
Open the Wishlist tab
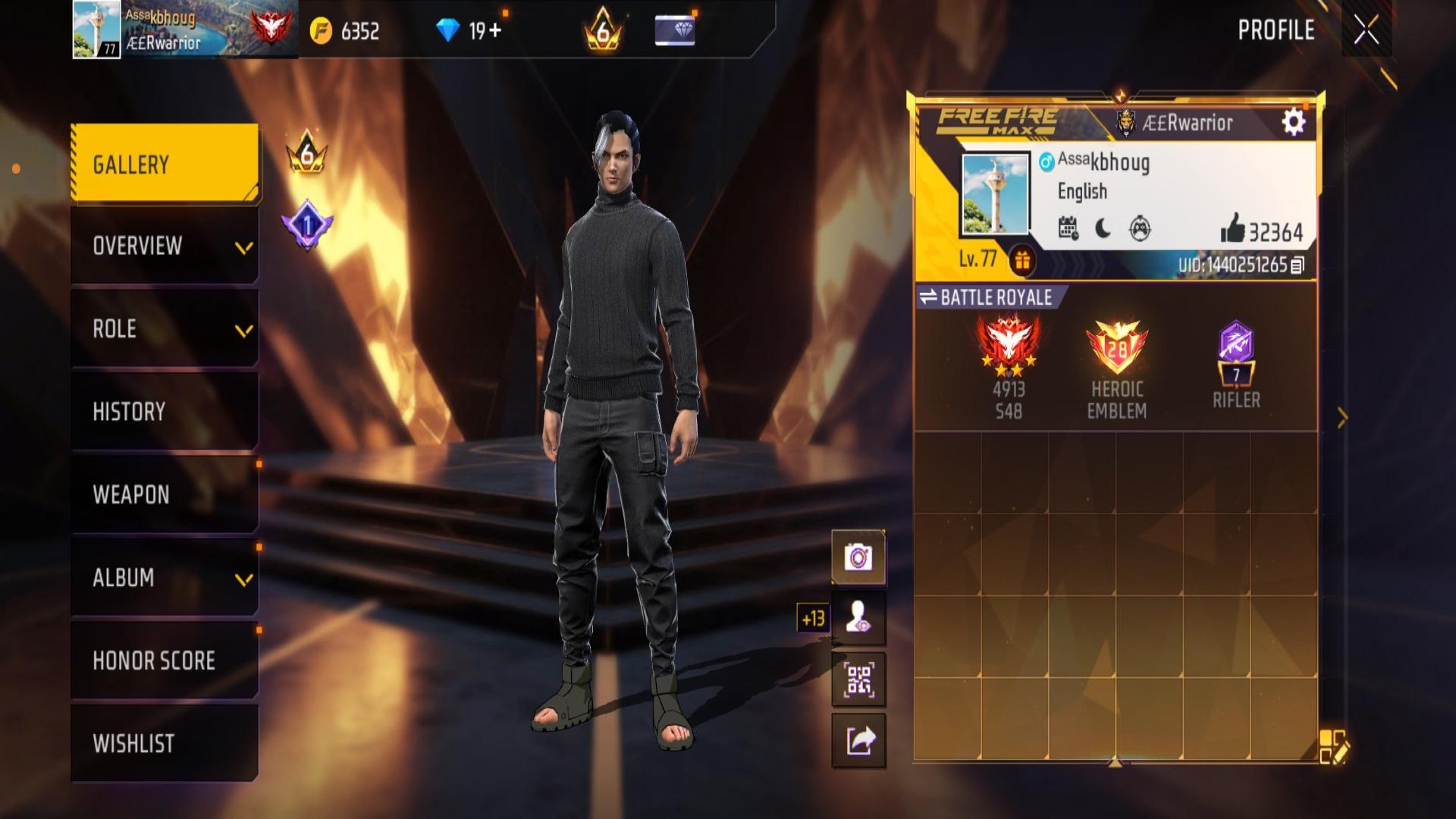tap(165, 743)
